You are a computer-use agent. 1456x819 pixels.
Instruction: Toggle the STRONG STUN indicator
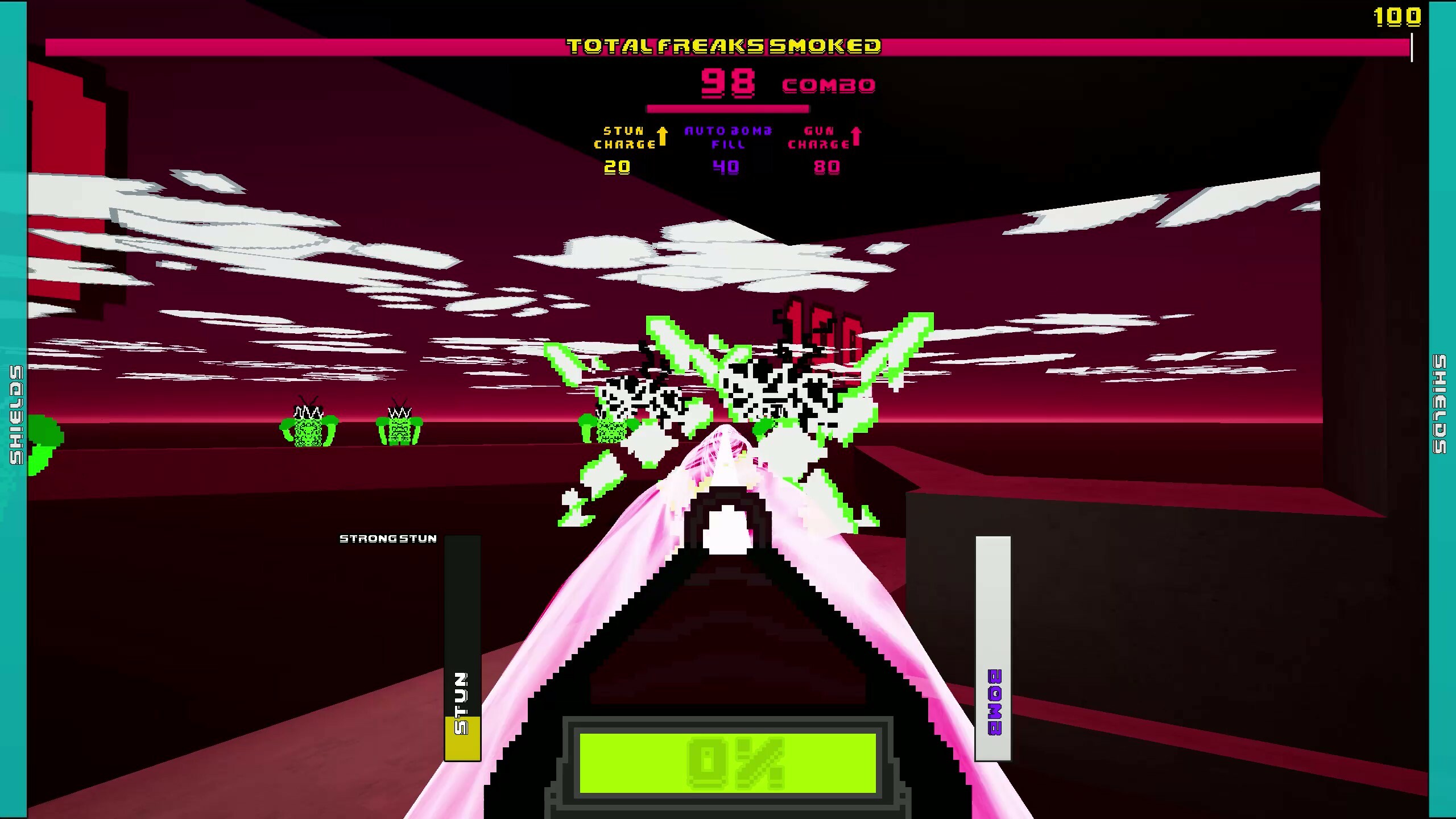tap(388, 539)
